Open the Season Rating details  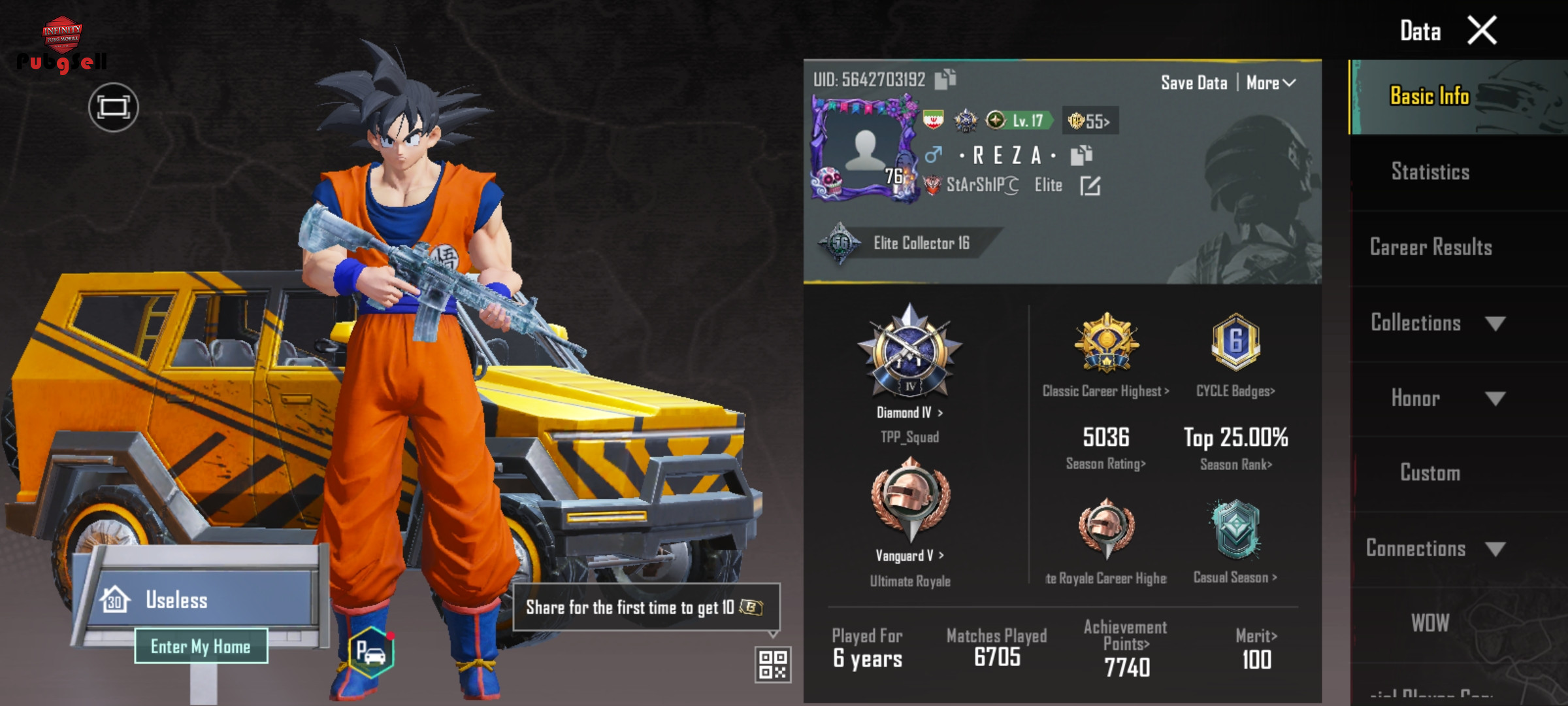pyautogui.click(x=1105, y=463)
